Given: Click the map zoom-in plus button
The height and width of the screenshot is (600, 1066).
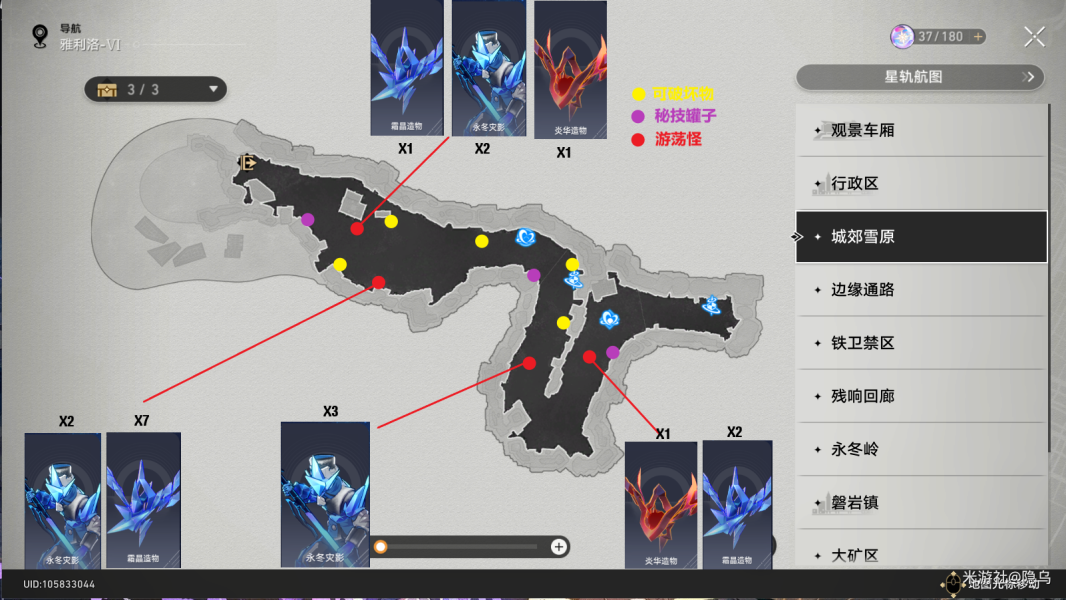Looking at the screenshot, I should coord(559,546).
